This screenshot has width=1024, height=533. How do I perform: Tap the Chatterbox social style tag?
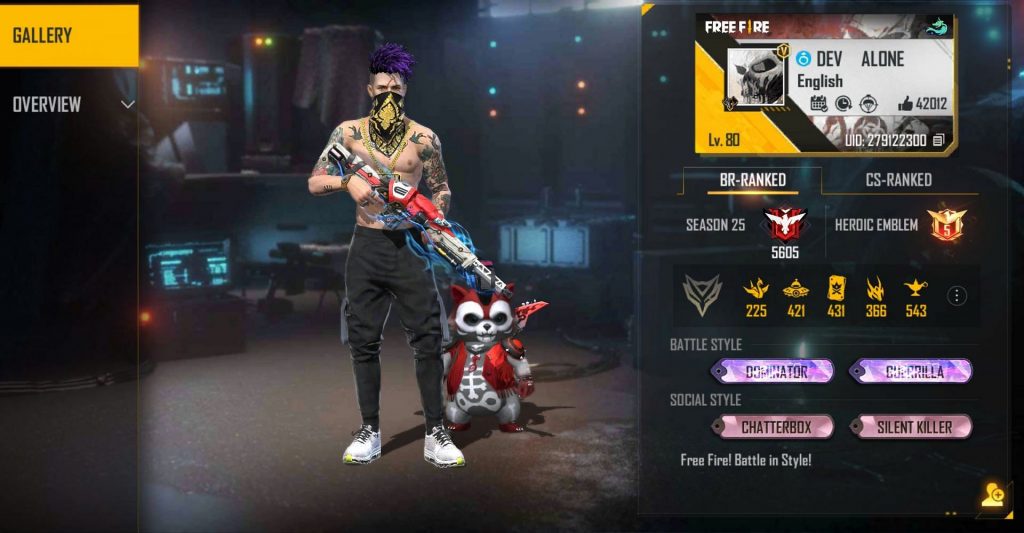coord(773,427)
